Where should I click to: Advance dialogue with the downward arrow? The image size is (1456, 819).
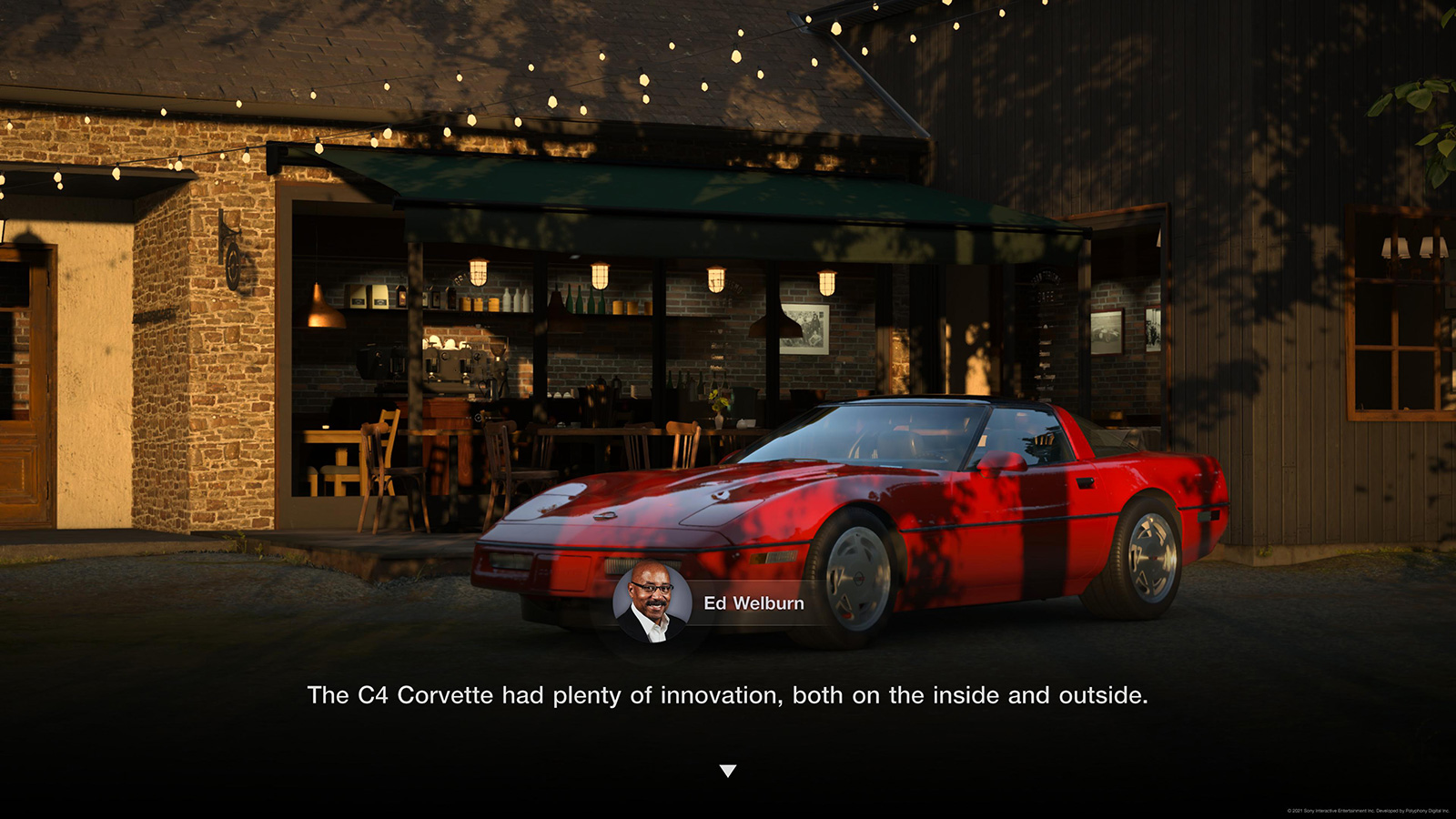[728, 771]
